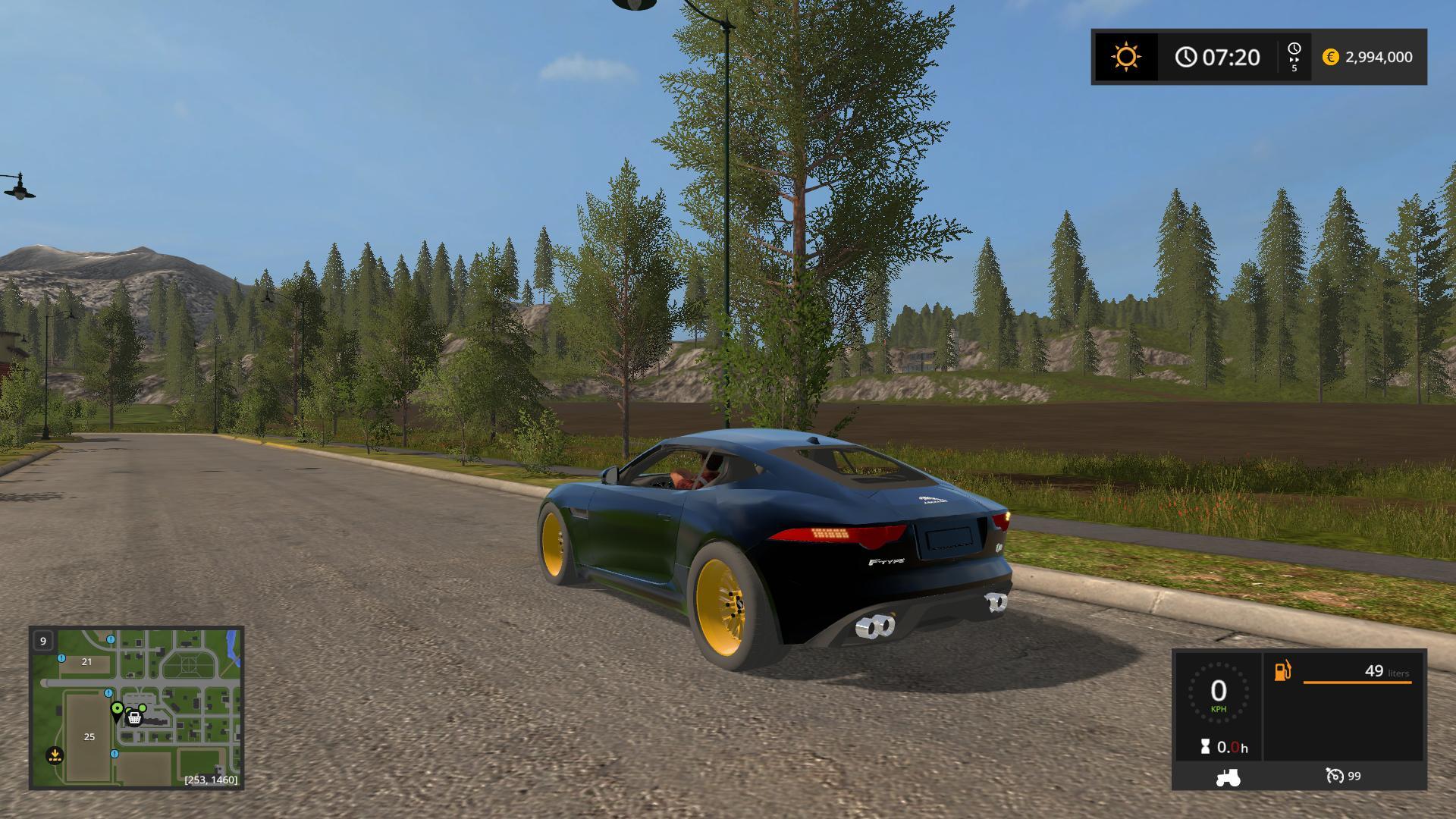Click the time scale speed icon
Viewport: 1456px width, 819px height.
tap(1294, 57)
